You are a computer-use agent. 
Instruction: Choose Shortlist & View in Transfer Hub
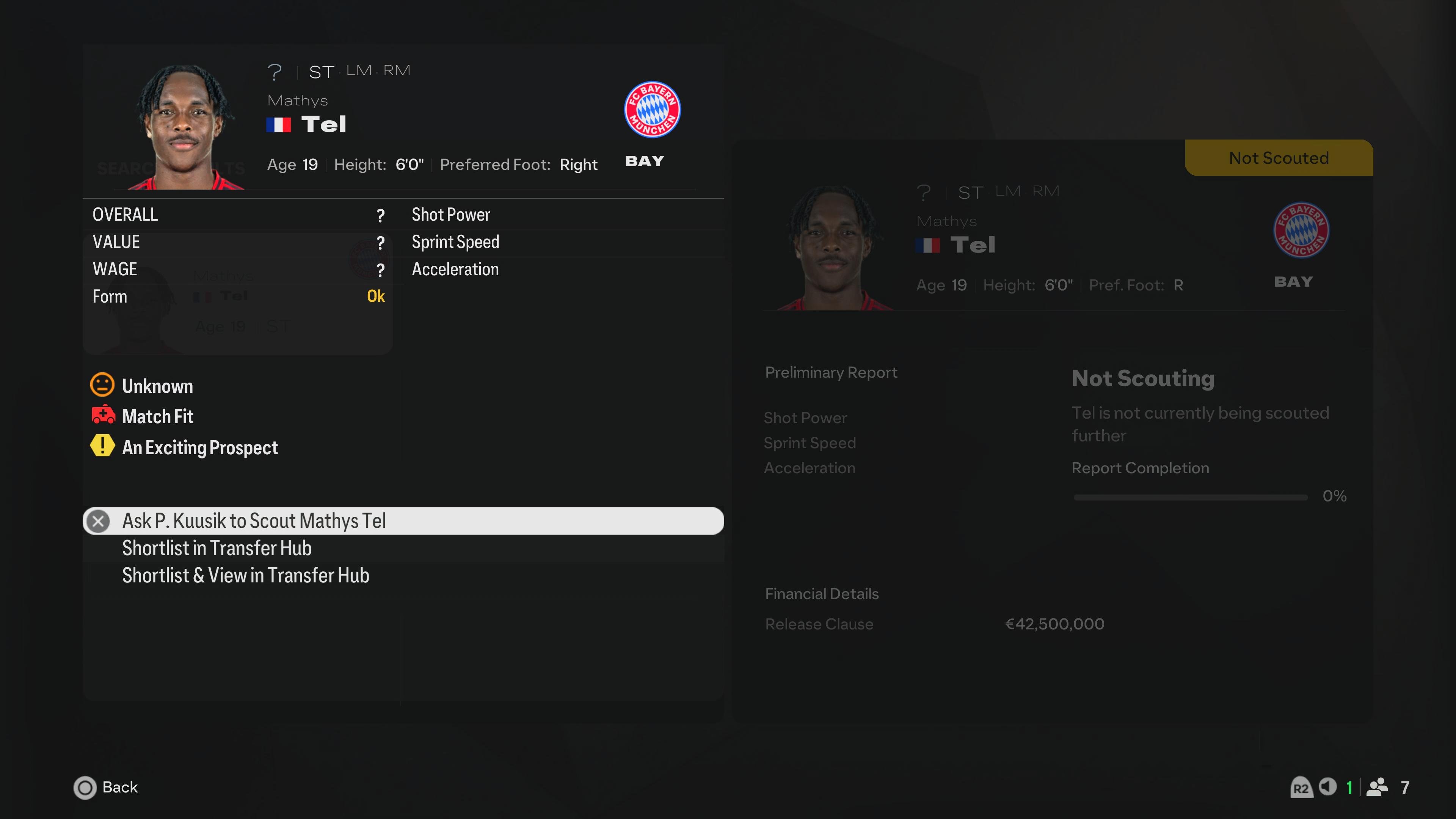tap(246, 576)
